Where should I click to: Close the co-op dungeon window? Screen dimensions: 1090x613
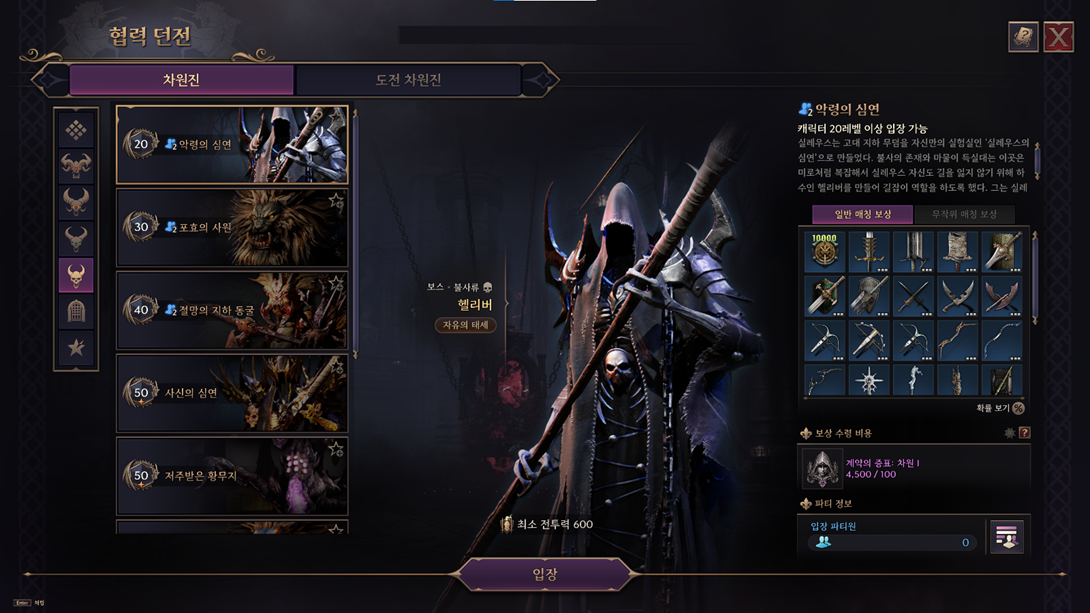click(x=1058, y=37)
